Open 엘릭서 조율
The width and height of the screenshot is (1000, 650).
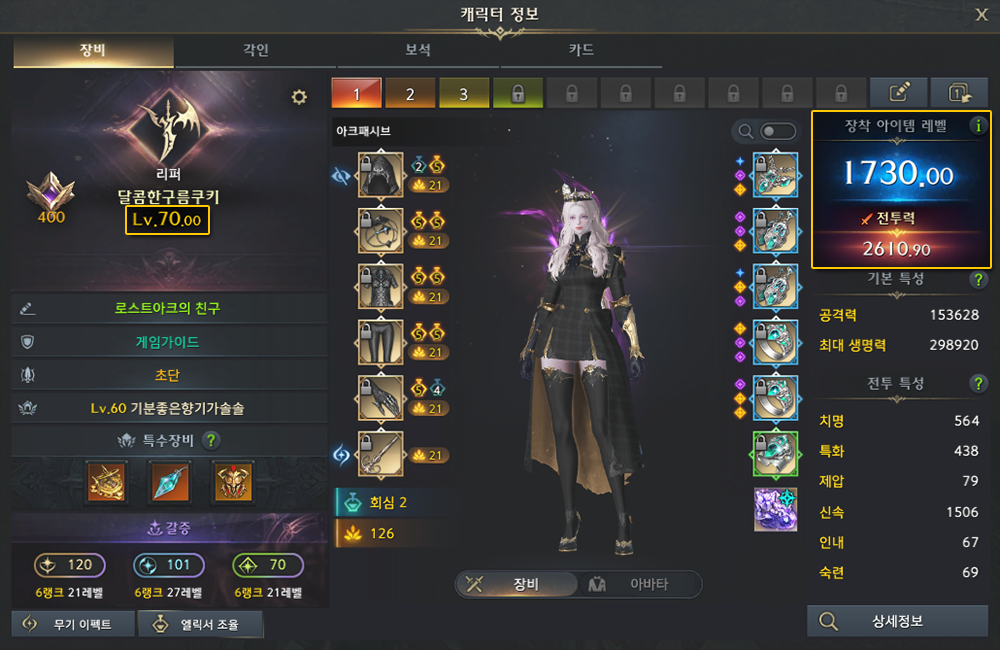(201, 625)
